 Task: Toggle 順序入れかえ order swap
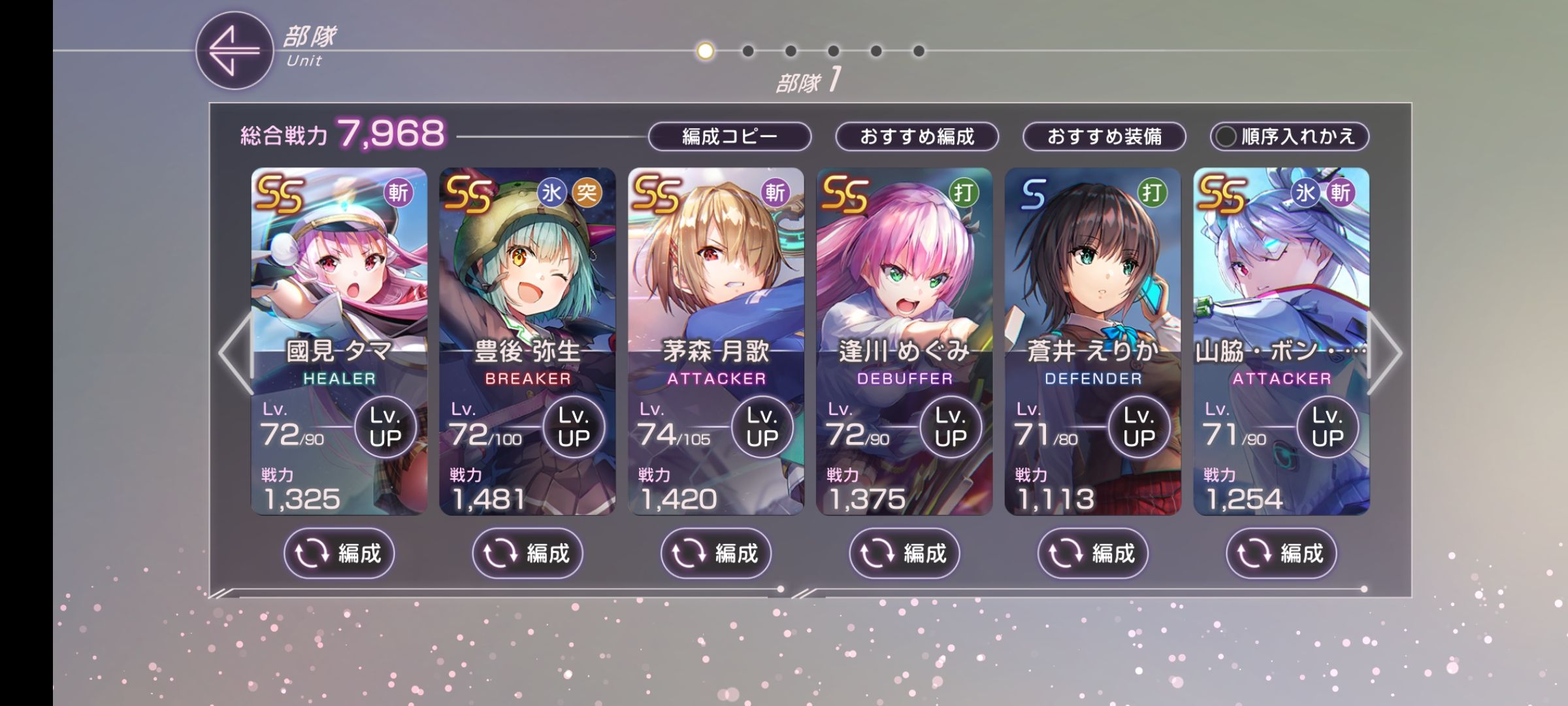(1289, 137)
